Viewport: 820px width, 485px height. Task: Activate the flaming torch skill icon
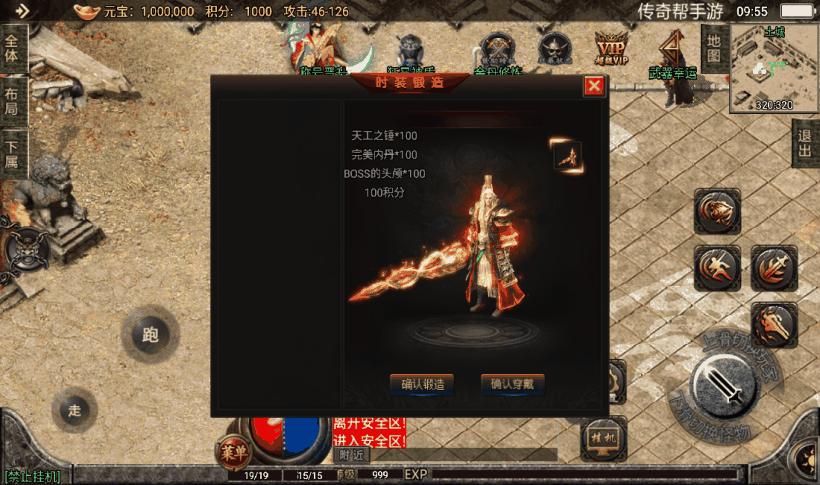pyautogui.click(x=774, y=323)
